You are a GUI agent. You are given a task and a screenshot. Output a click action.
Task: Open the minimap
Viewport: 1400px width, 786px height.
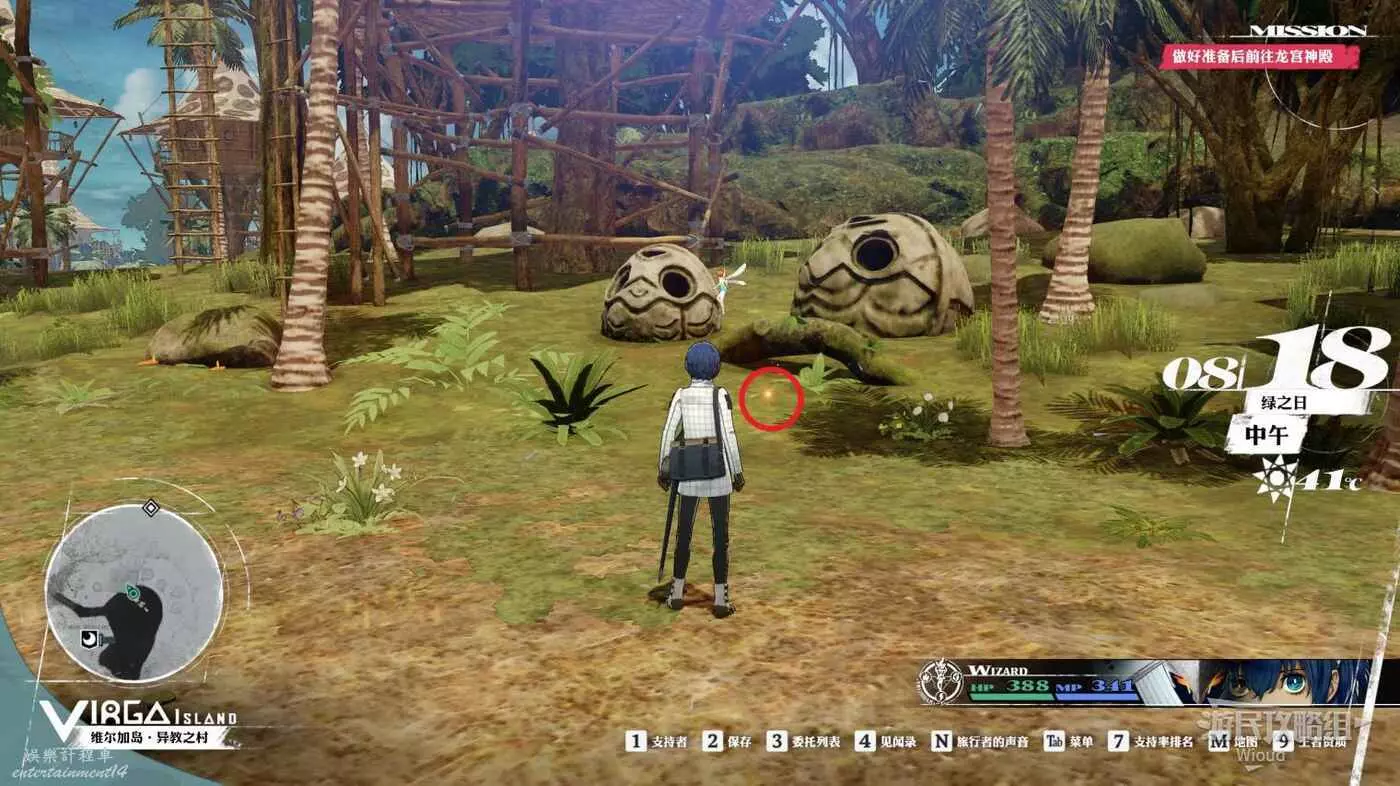tap(133, 592)
